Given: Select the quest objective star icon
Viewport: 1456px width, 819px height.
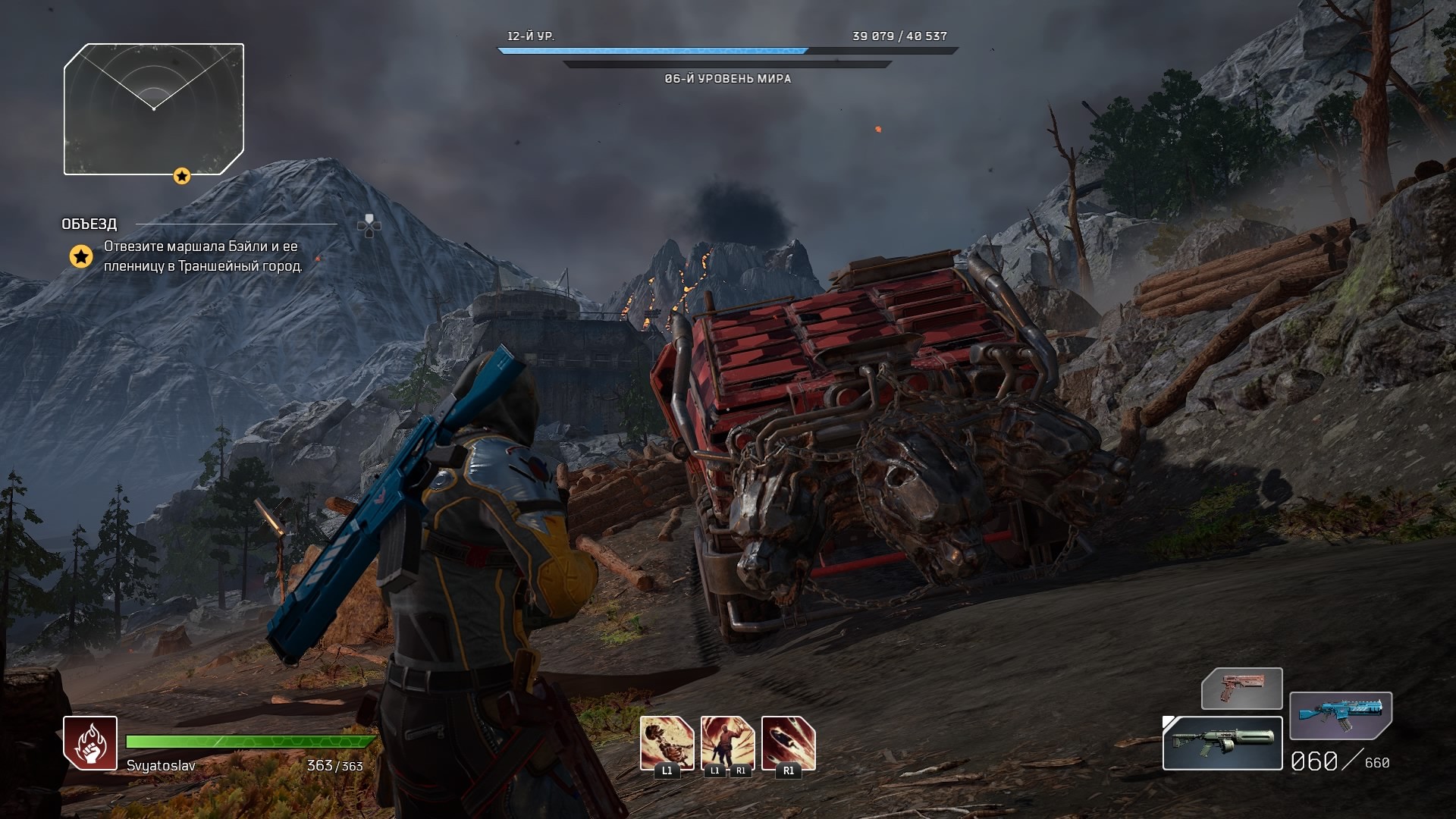Looking at the screenshot, I should tap(81, 256).
